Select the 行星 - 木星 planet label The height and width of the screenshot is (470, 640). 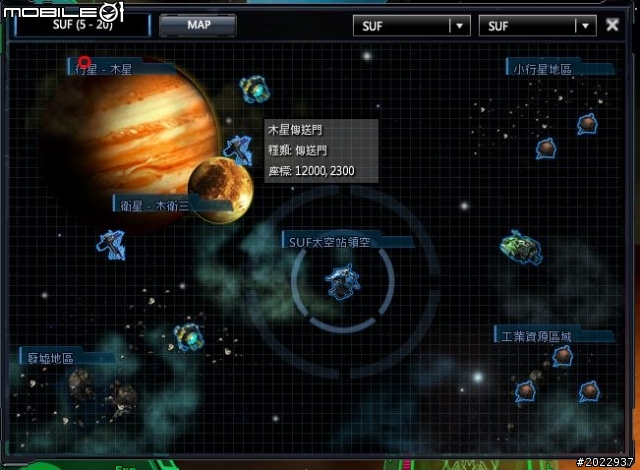point(104,70)
